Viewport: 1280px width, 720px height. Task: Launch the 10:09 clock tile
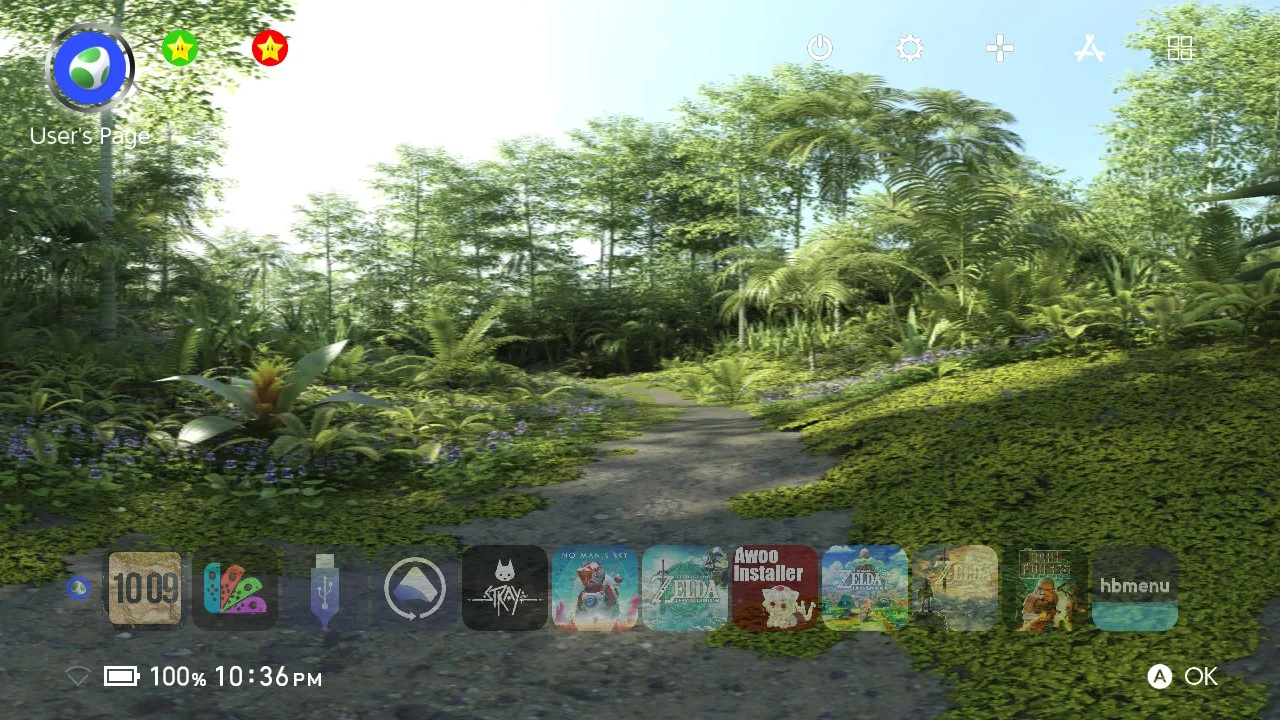click(x=145, y=588)
